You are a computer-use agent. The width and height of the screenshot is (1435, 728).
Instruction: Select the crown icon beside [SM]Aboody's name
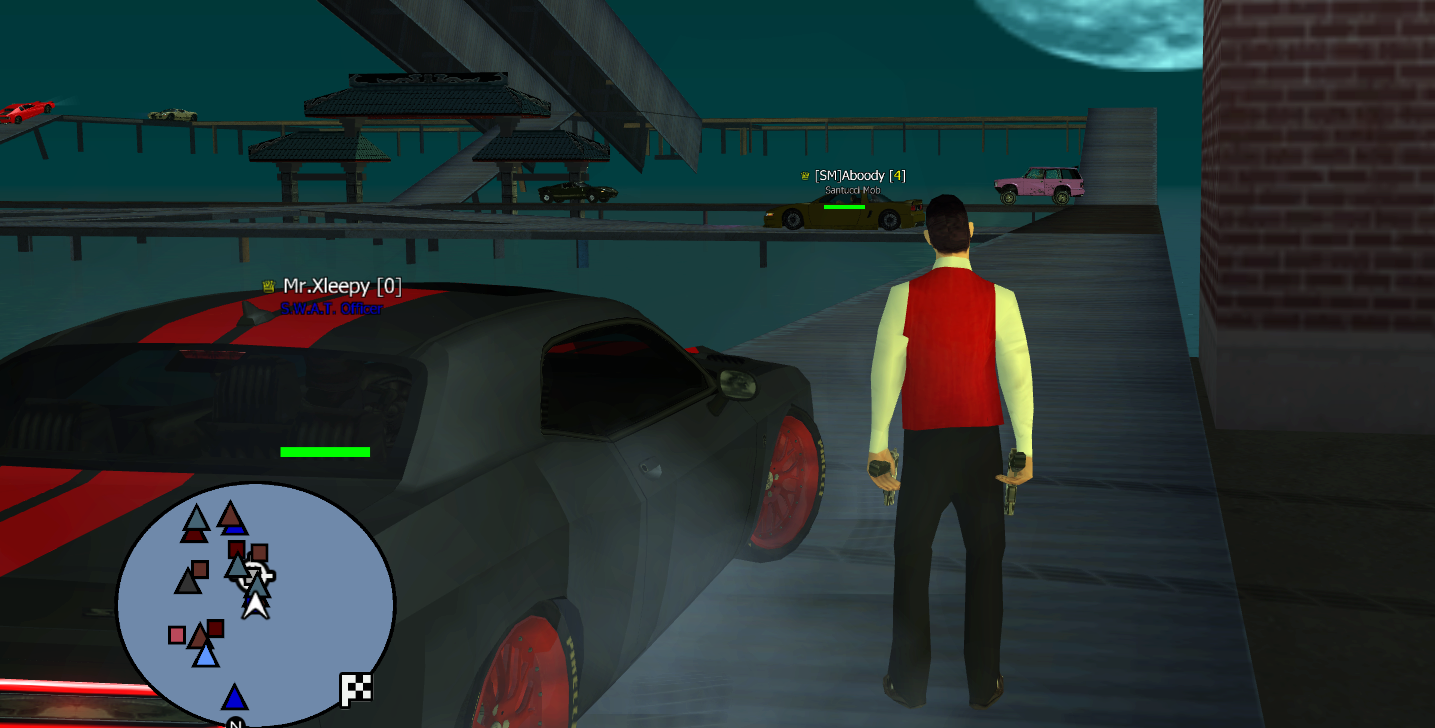pos(804,176)
